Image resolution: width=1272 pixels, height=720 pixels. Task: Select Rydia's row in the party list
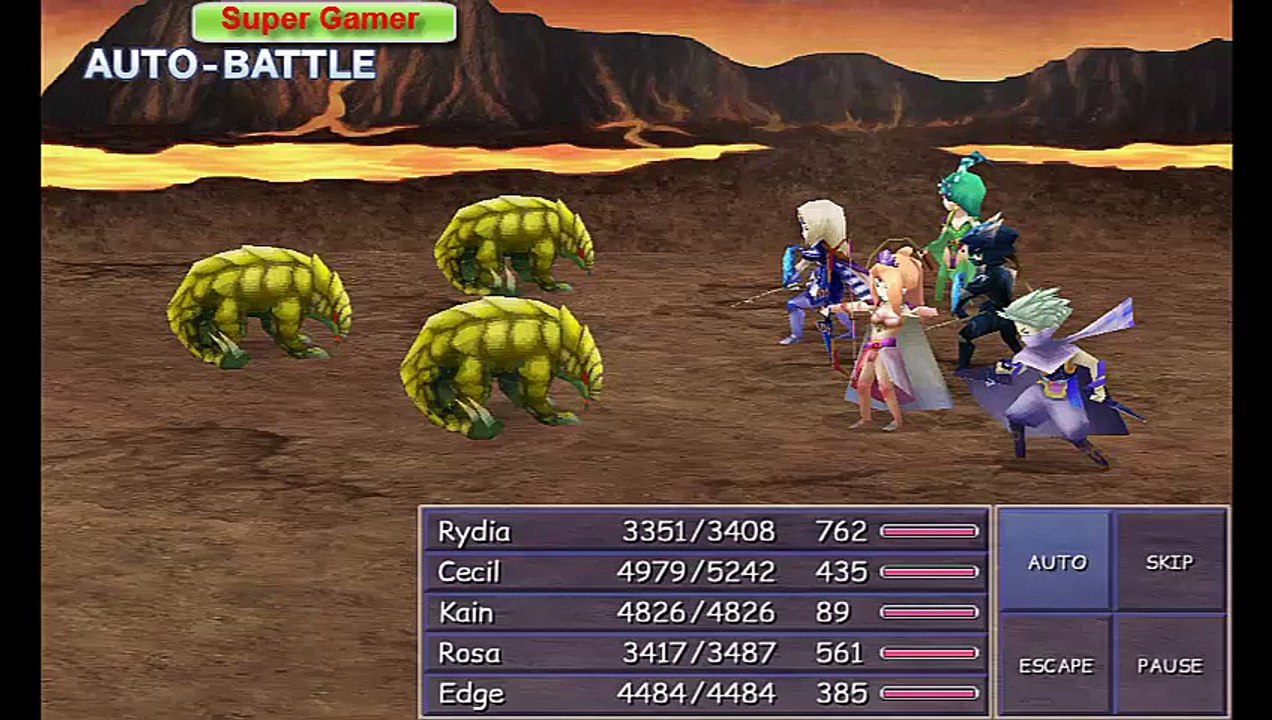pos(705,531)
